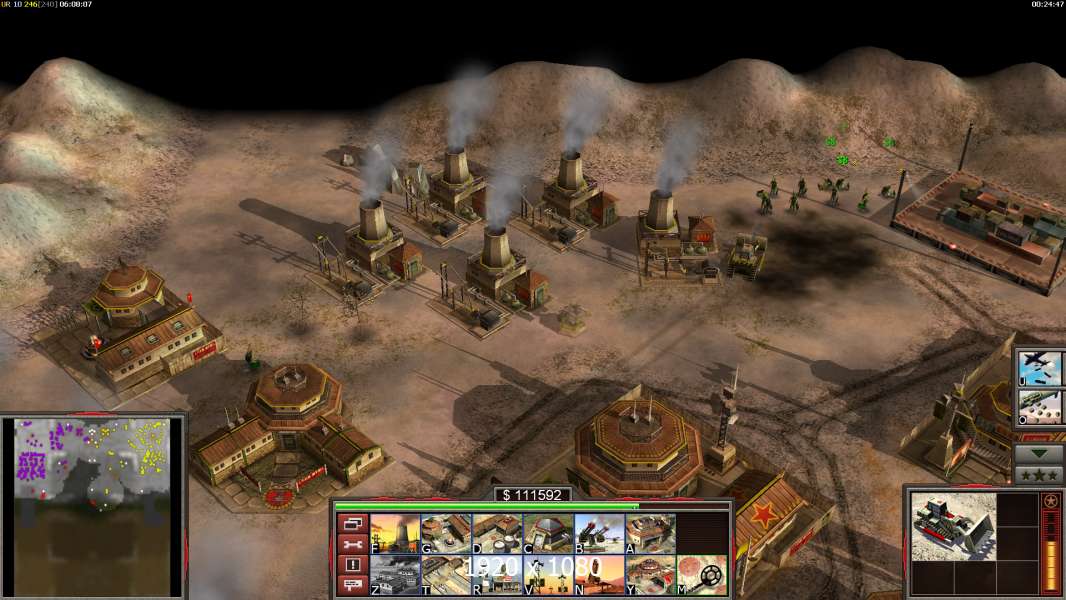Build the Gattling Cannon defense (hotkey B)

pyautogui.click(x=599, y=534)
